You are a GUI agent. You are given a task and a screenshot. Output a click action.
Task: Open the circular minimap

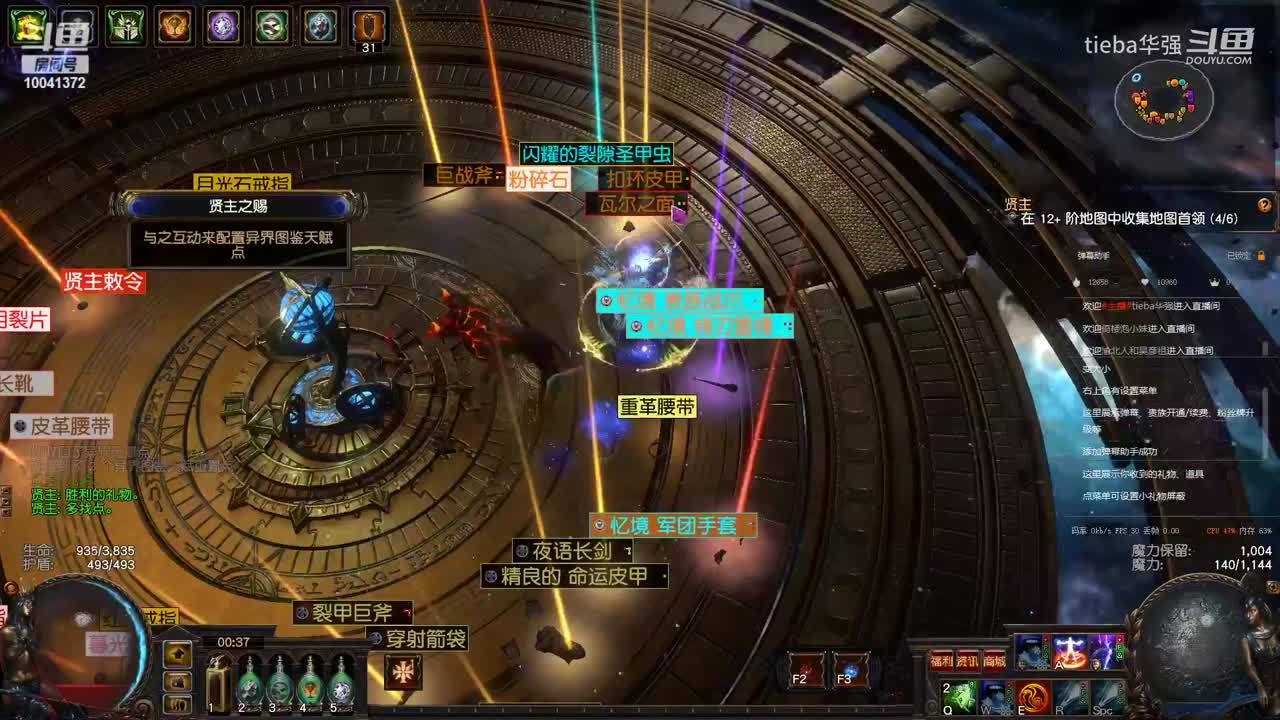[1165, 100]
